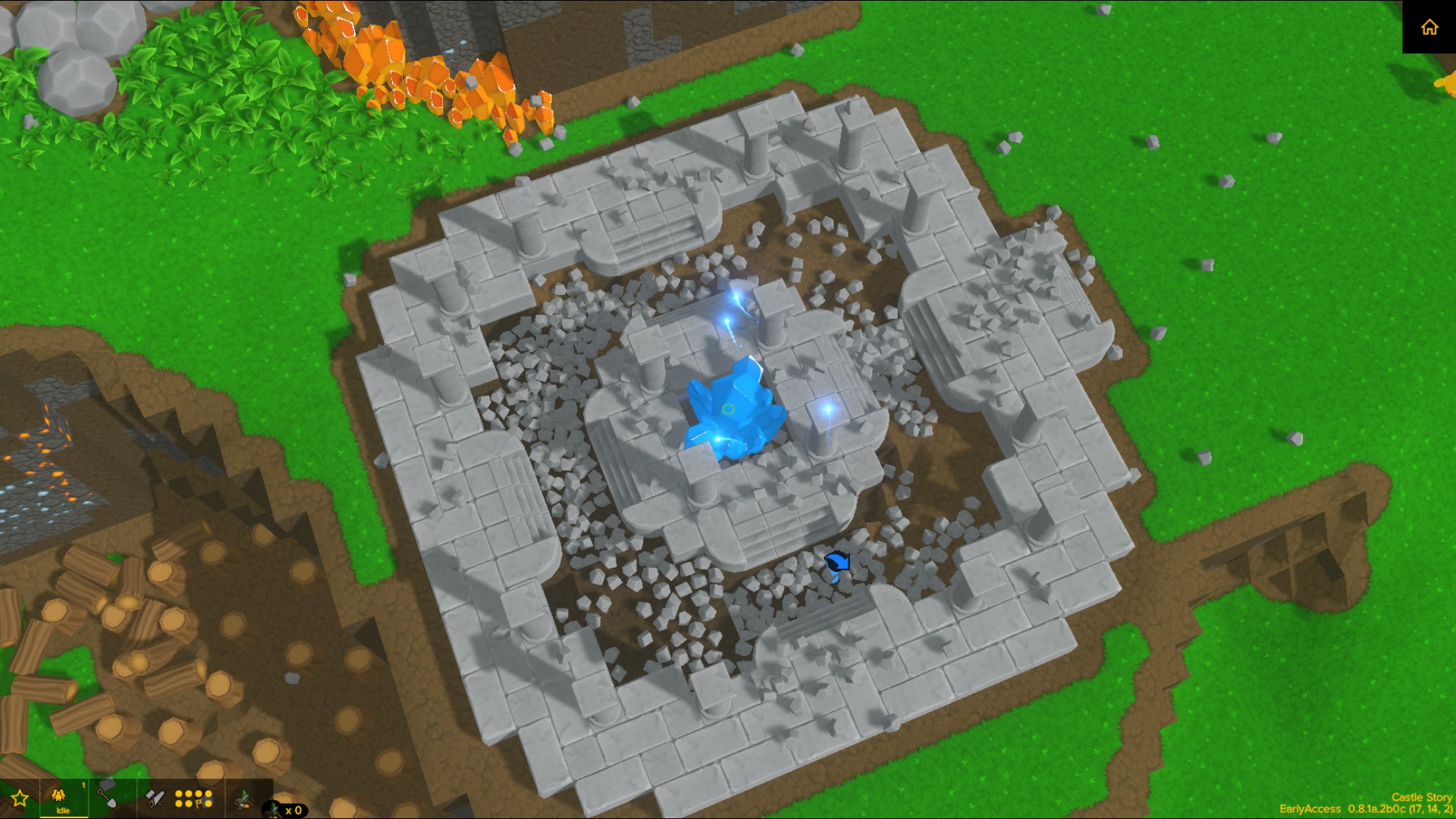The height and width of the screenshot is (819, 1456).
Task: Click the yellow progress bar under Idle
Action: tap(64, 817)
